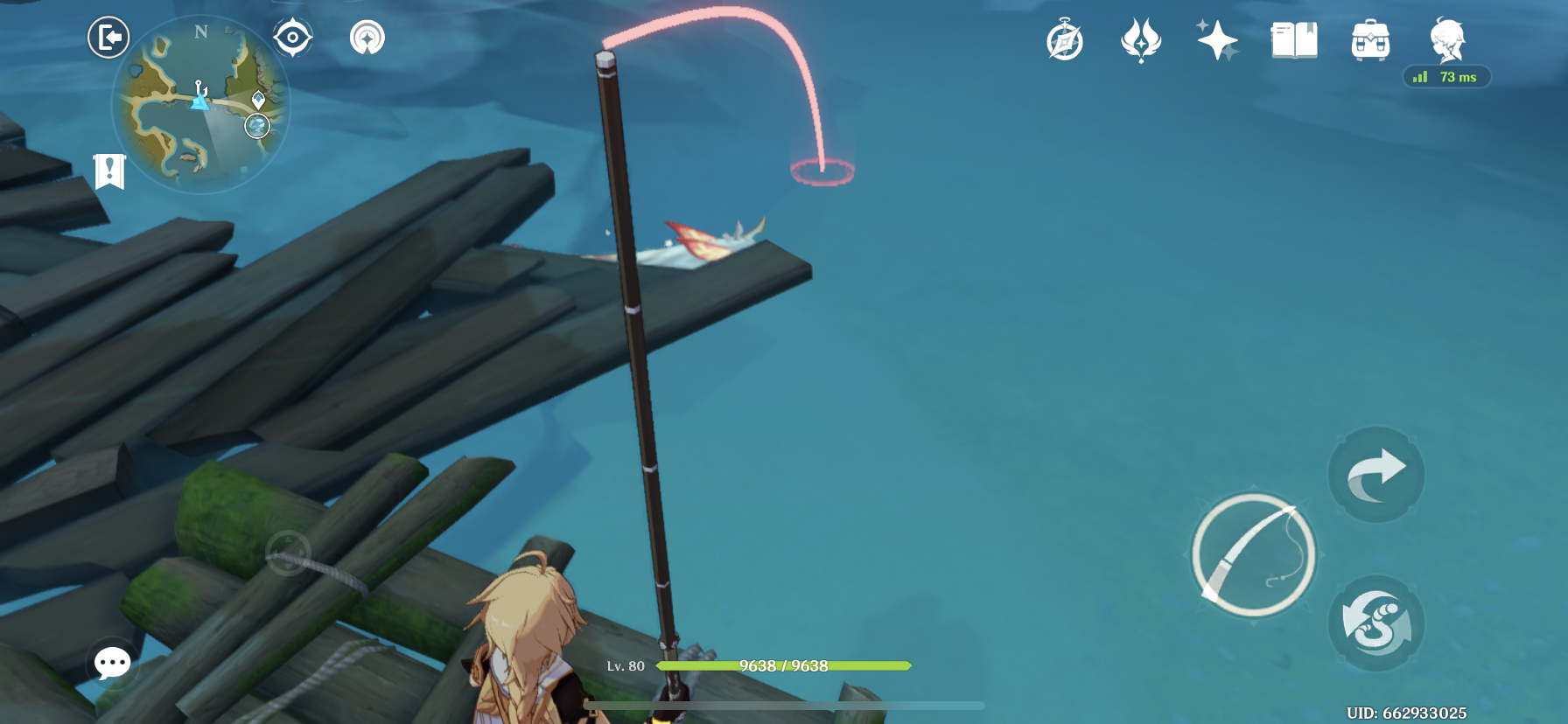
Task: Exit the fishing mode
Action: [108, 37]
